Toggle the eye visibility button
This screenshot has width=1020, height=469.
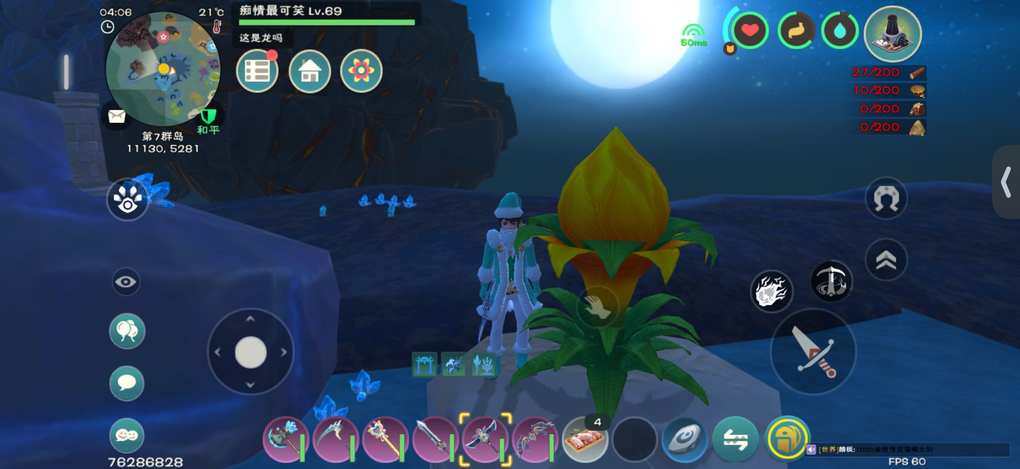pyautogui.click(x=126, y=282)
